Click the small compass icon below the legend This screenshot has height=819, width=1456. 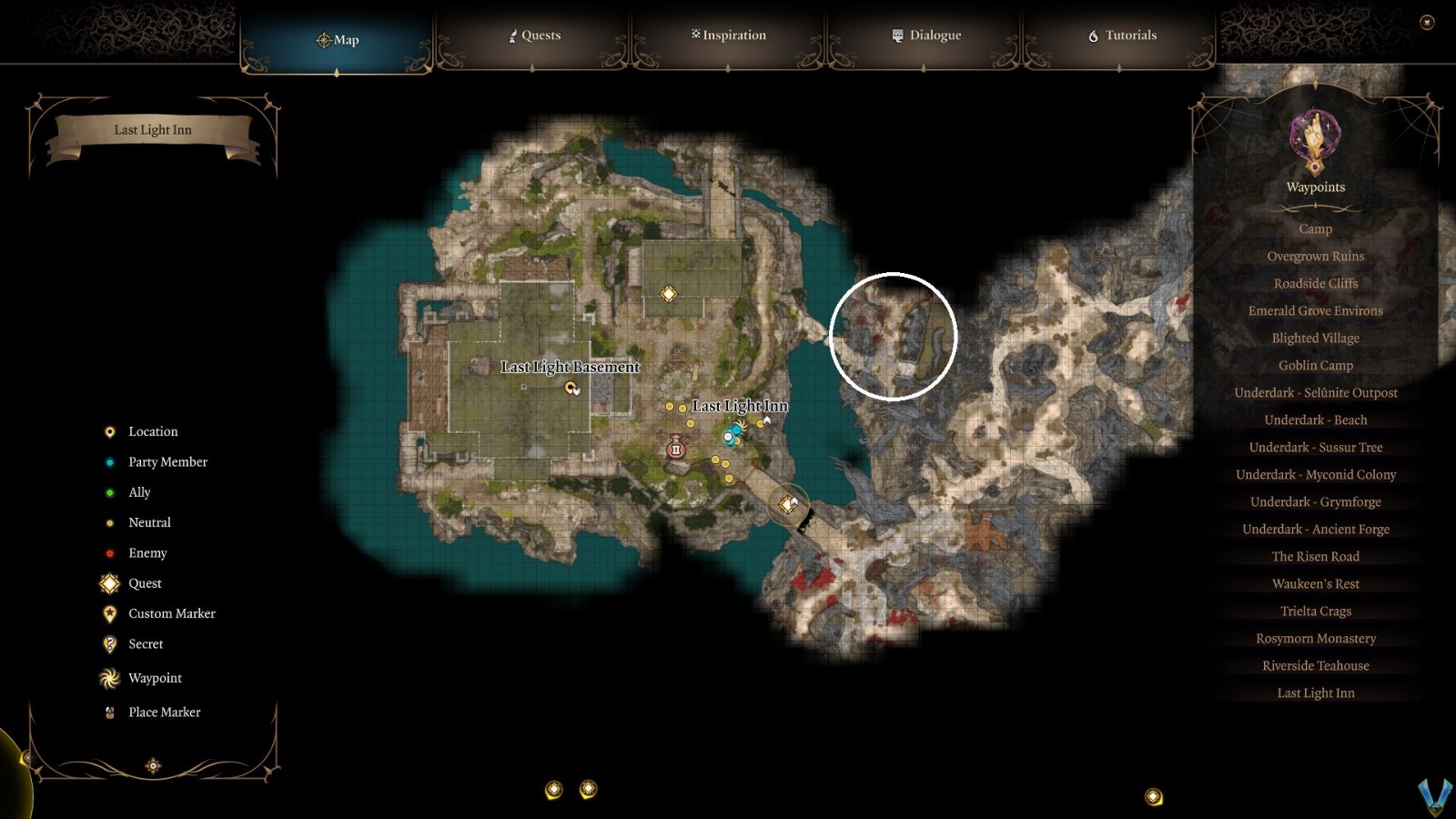coord(152,765)
